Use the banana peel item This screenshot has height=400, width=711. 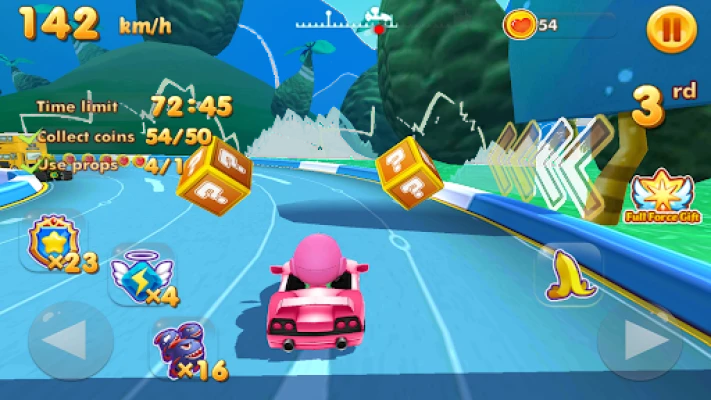[x=568, y=276]
